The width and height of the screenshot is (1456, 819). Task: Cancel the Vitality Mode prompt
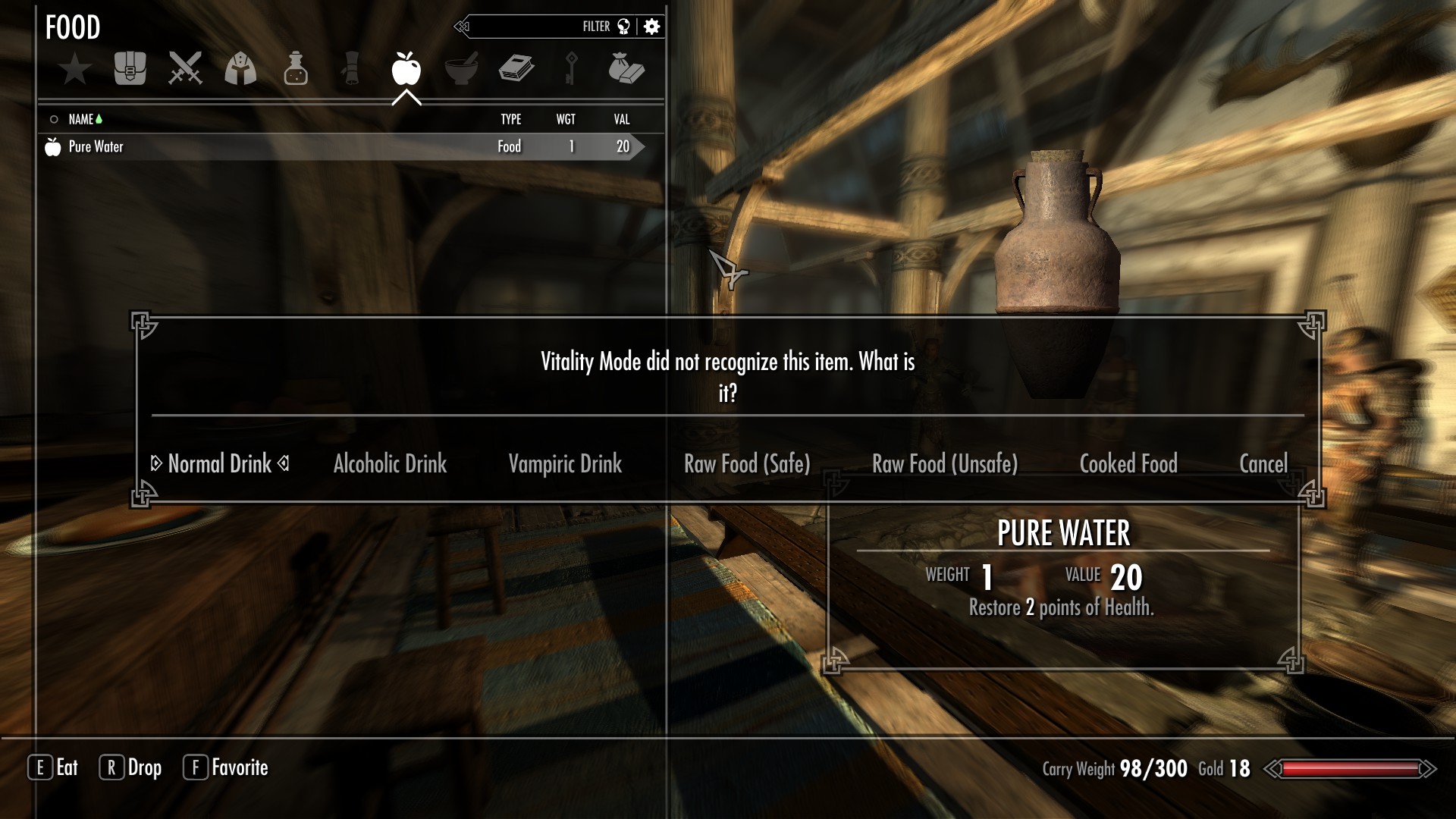click(x=1263, y=463)
